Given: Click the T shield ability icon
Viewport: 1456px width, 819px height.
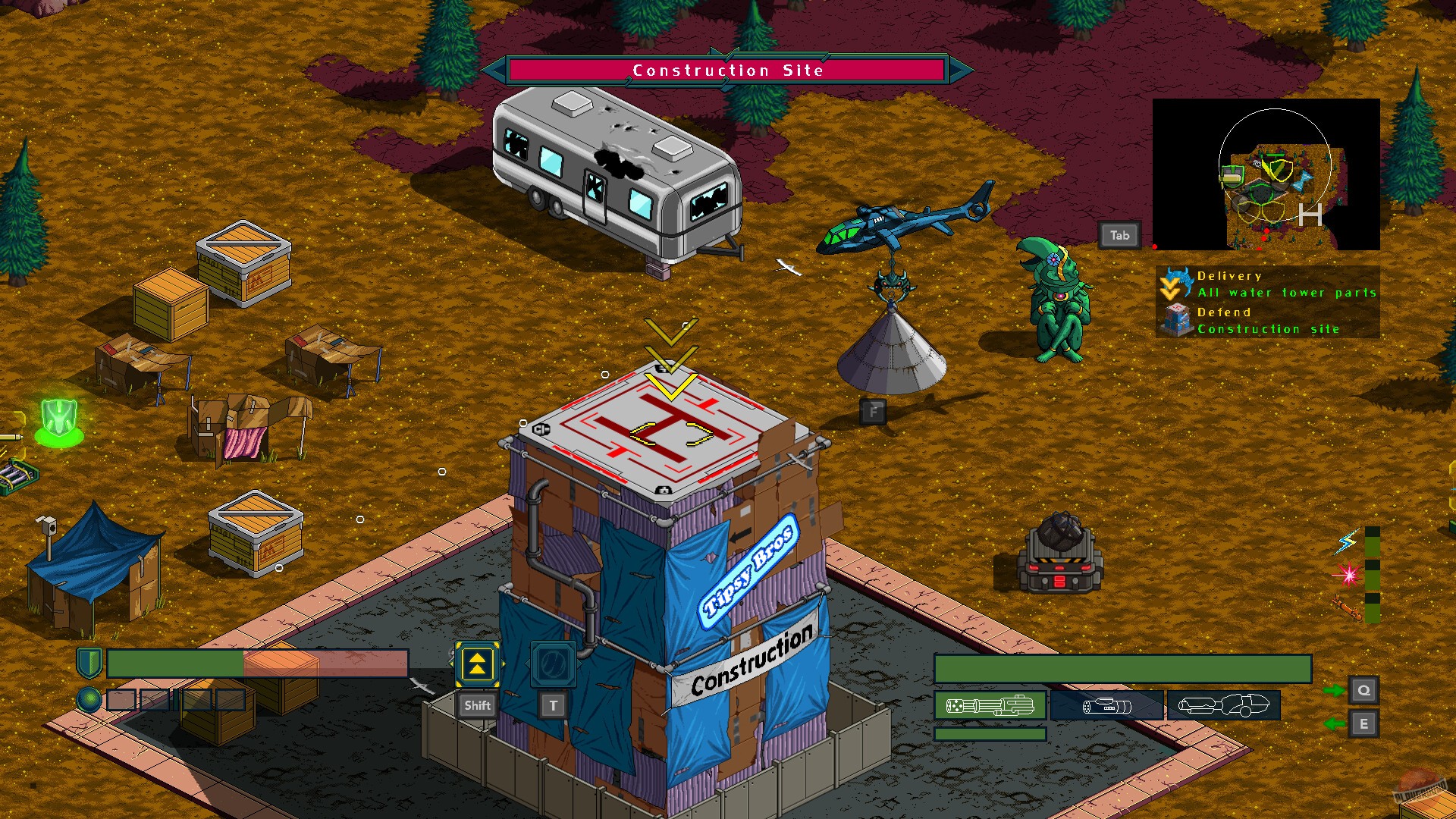Looking at the screenshot, I should point(553,664).
